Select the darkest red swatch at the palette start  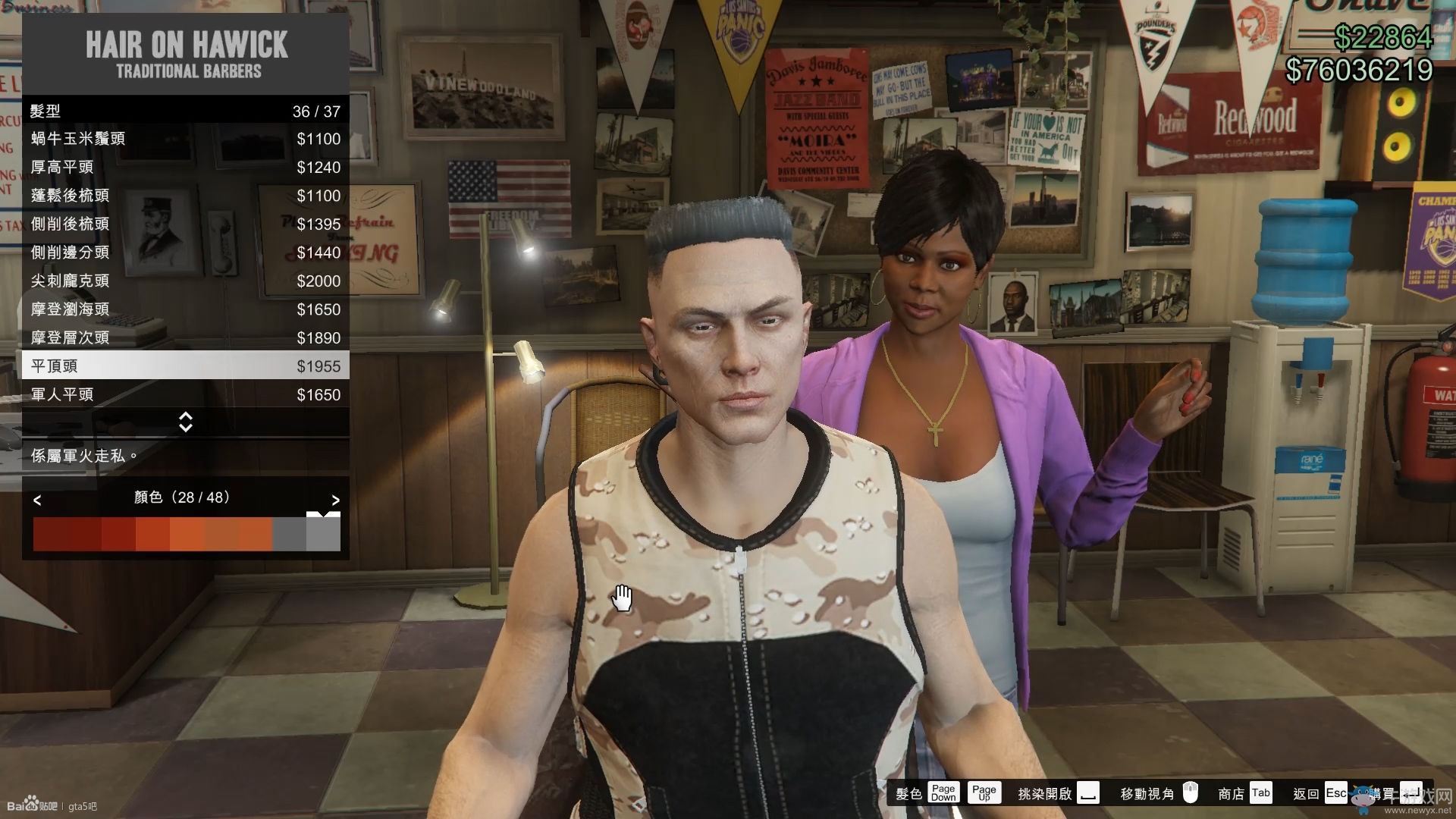50,535
